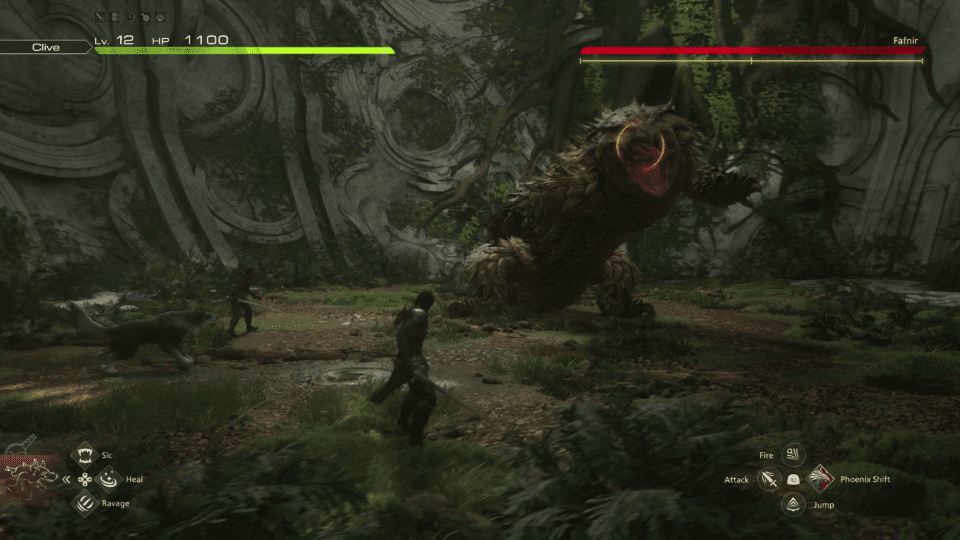
Task: Click the clock status icon above the HP bar
Action: [131, 18]
